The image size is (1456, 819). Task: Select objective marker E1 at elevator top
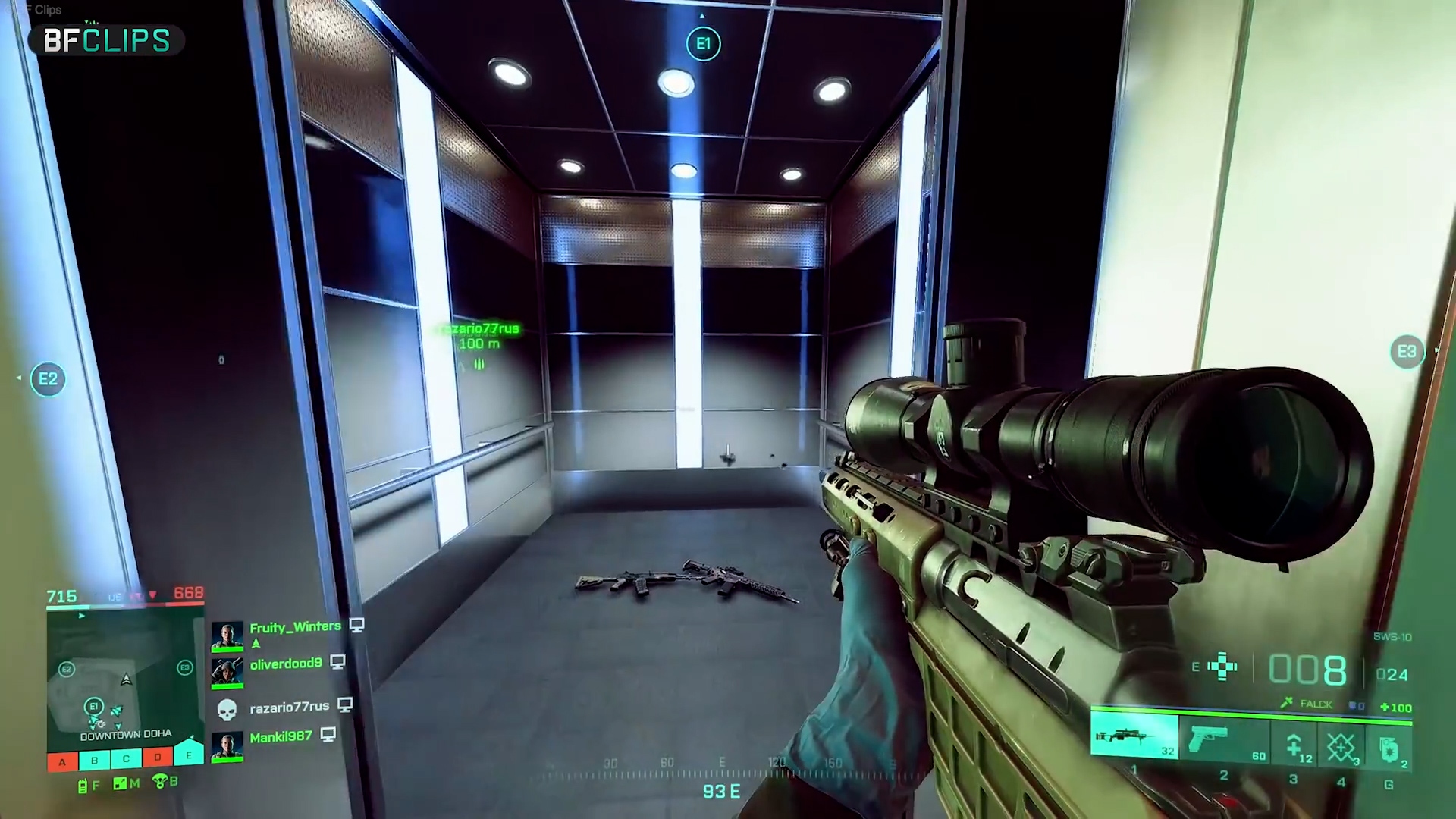point(703,43)
